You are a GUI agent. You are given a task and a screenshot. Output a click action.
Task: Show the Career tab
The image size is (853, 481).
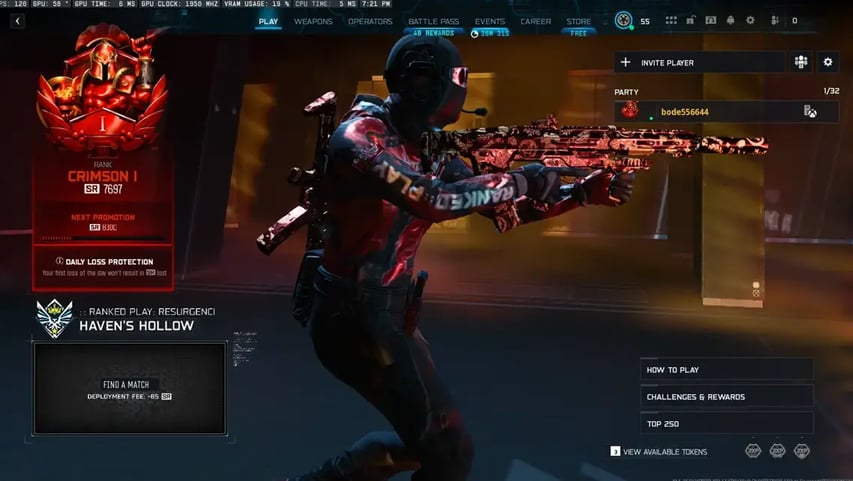[x=536, y=21]
